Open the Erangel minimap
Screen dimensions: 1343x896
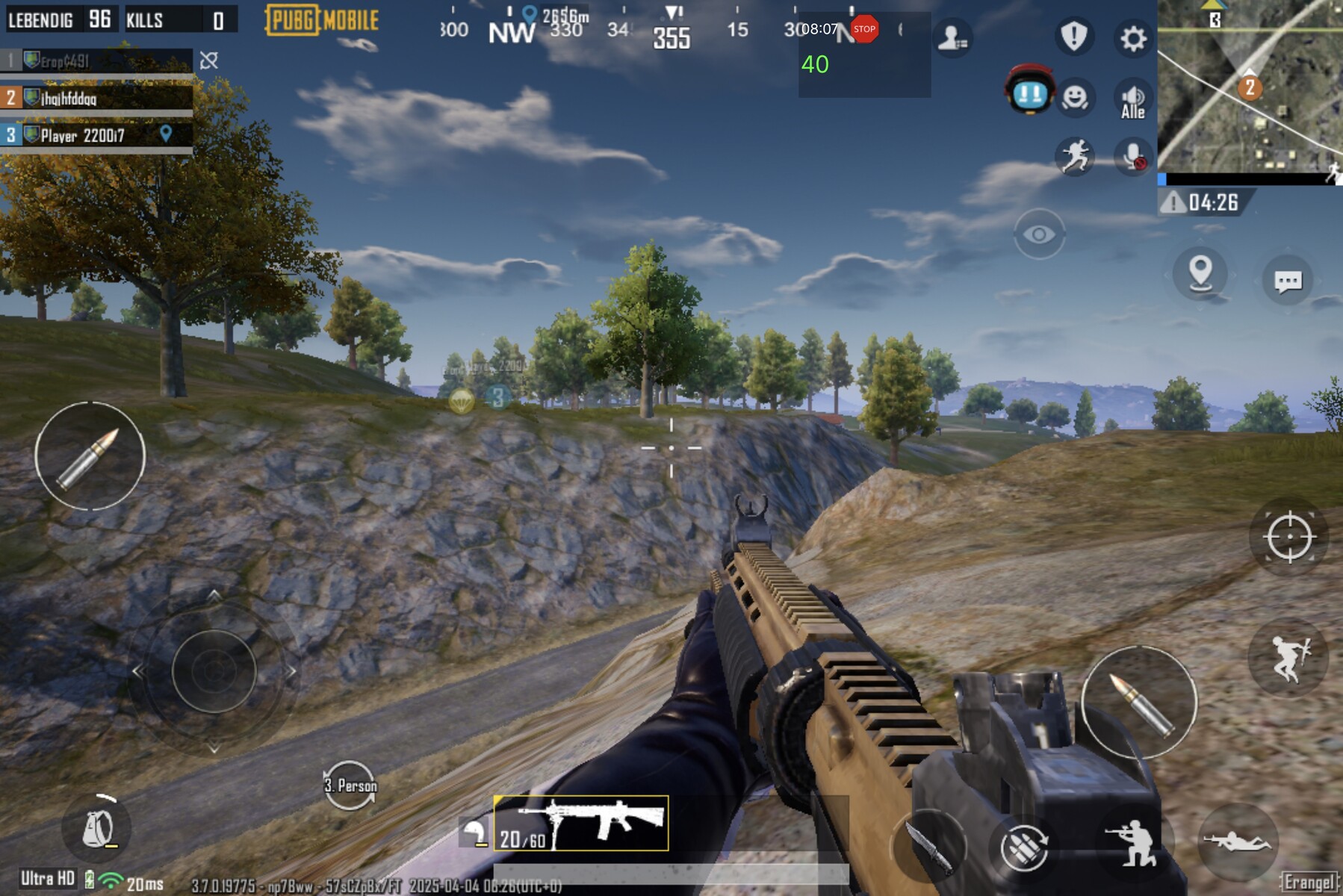(x=1250, y=88)
